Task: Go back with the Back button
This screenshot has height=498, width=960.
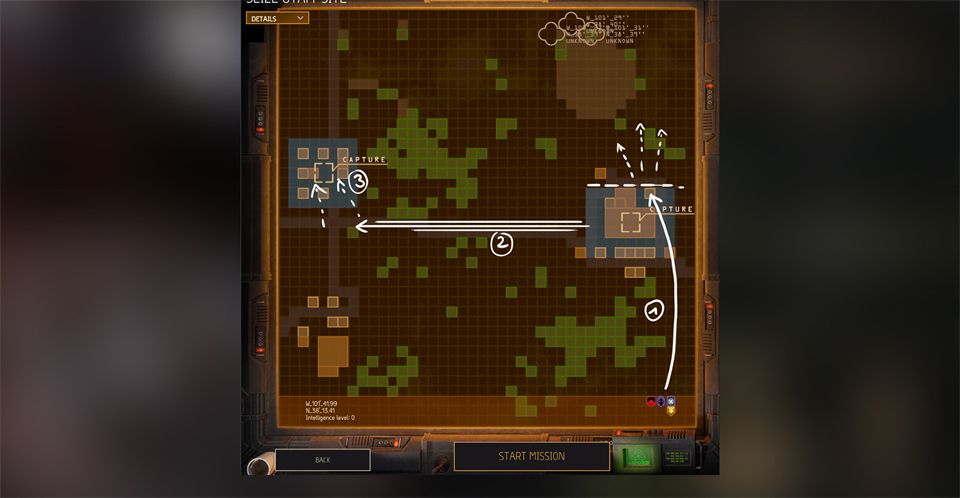Action: tap(322, 460)
